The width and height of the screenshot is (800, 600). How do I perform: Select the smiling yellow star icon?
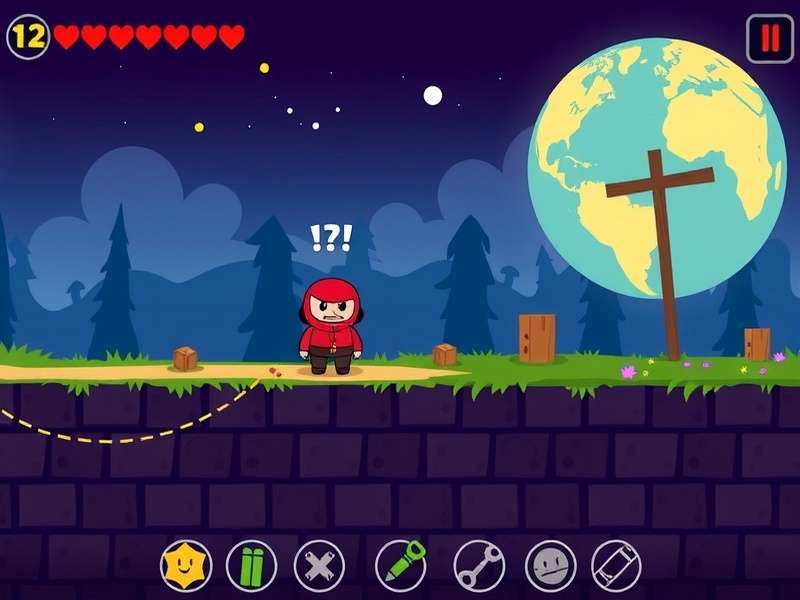186,566
